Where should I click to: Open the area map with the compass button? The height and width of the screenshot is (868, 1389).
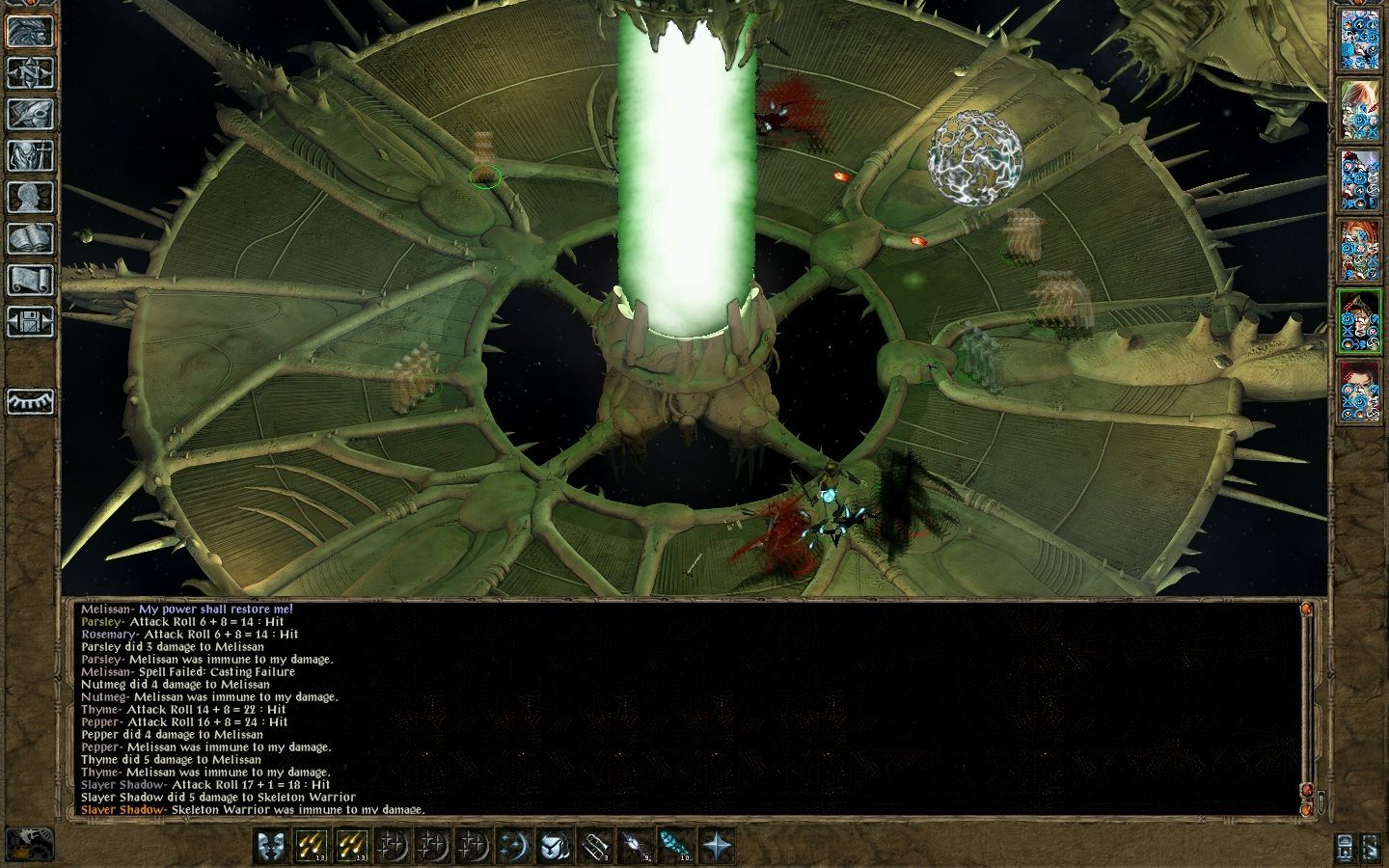[30, 72]
